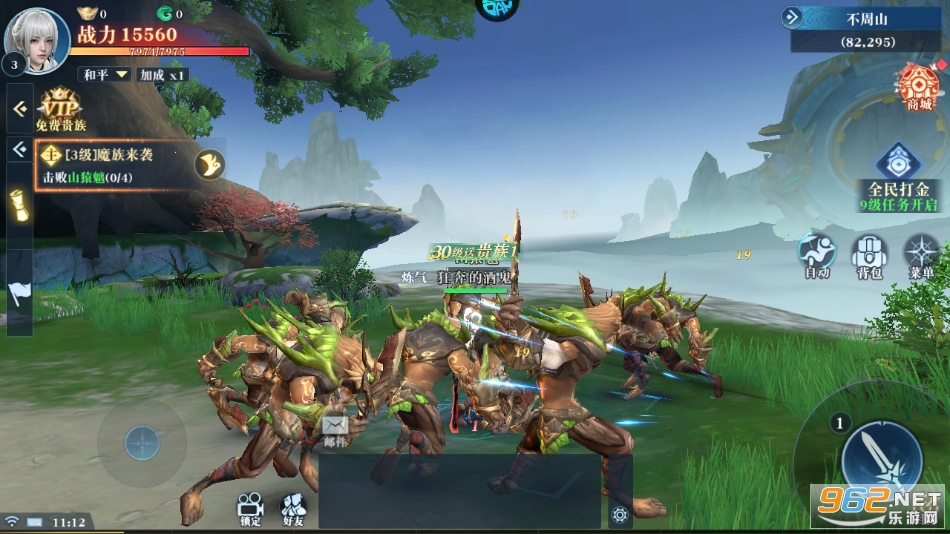Switch to the scroll quest tab
The width and height of the screenshot is (950, 534).
point(19,206)
